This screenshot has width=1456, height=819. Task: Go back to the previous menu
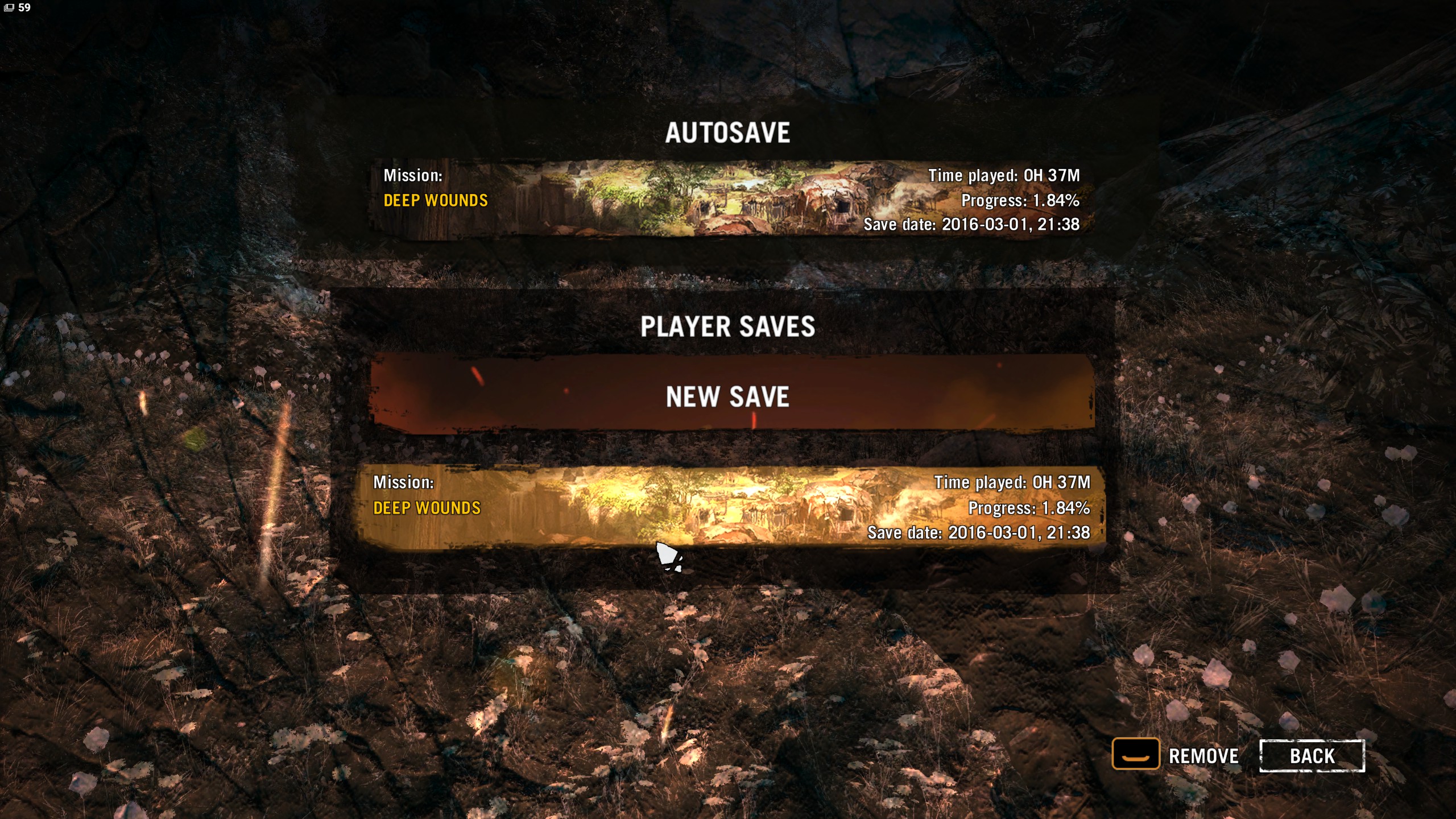click(1312, 756)
